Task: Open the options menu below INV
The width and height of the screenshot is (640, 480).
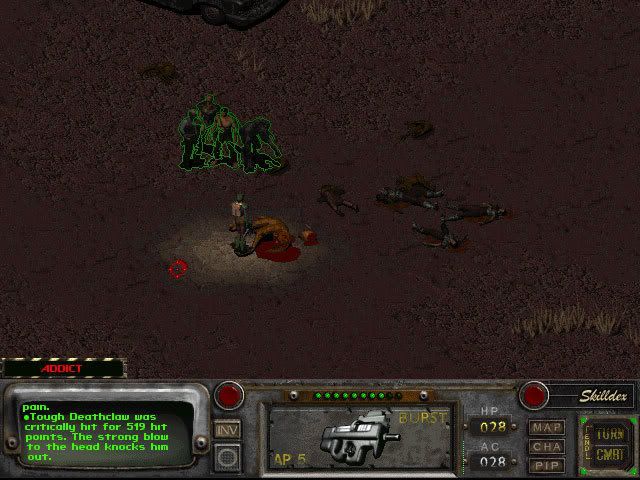Action: (x=228, y=456)
